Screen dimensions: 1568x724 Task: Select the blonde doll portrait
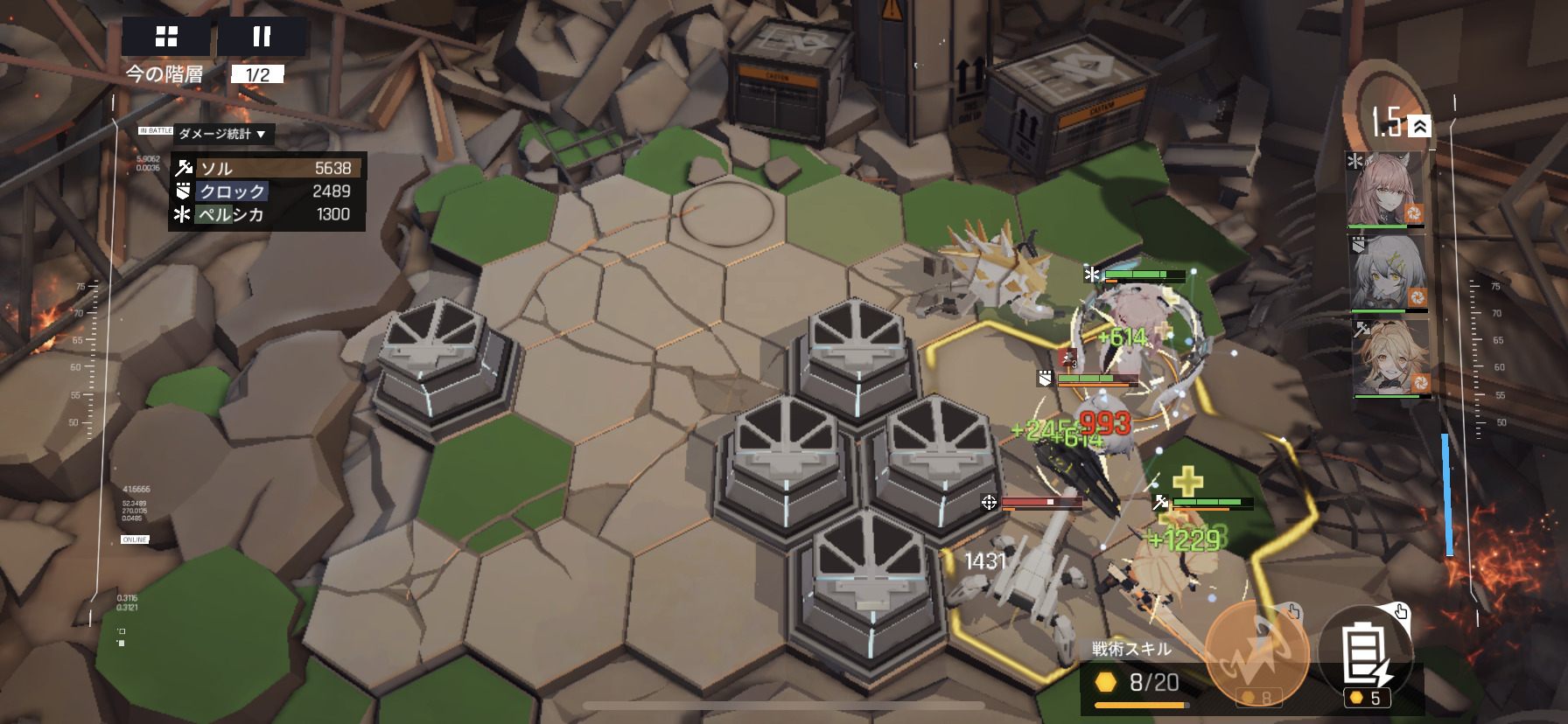click(1391, 359)
